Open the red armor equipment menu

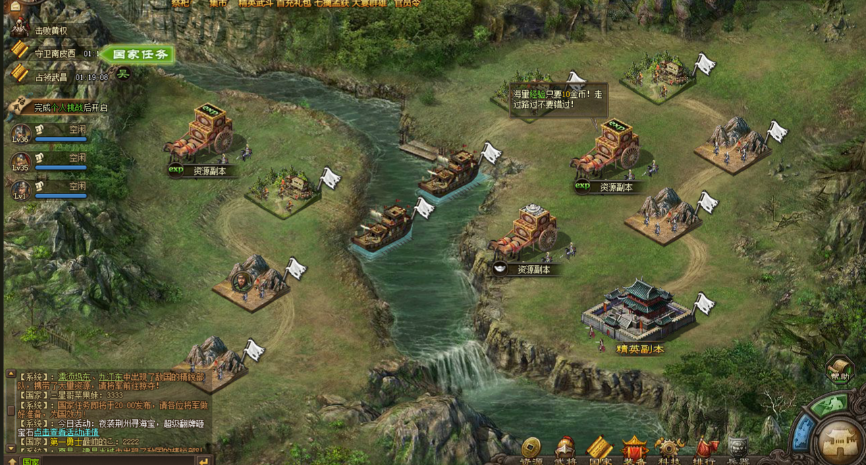click(x=634, y=447)
